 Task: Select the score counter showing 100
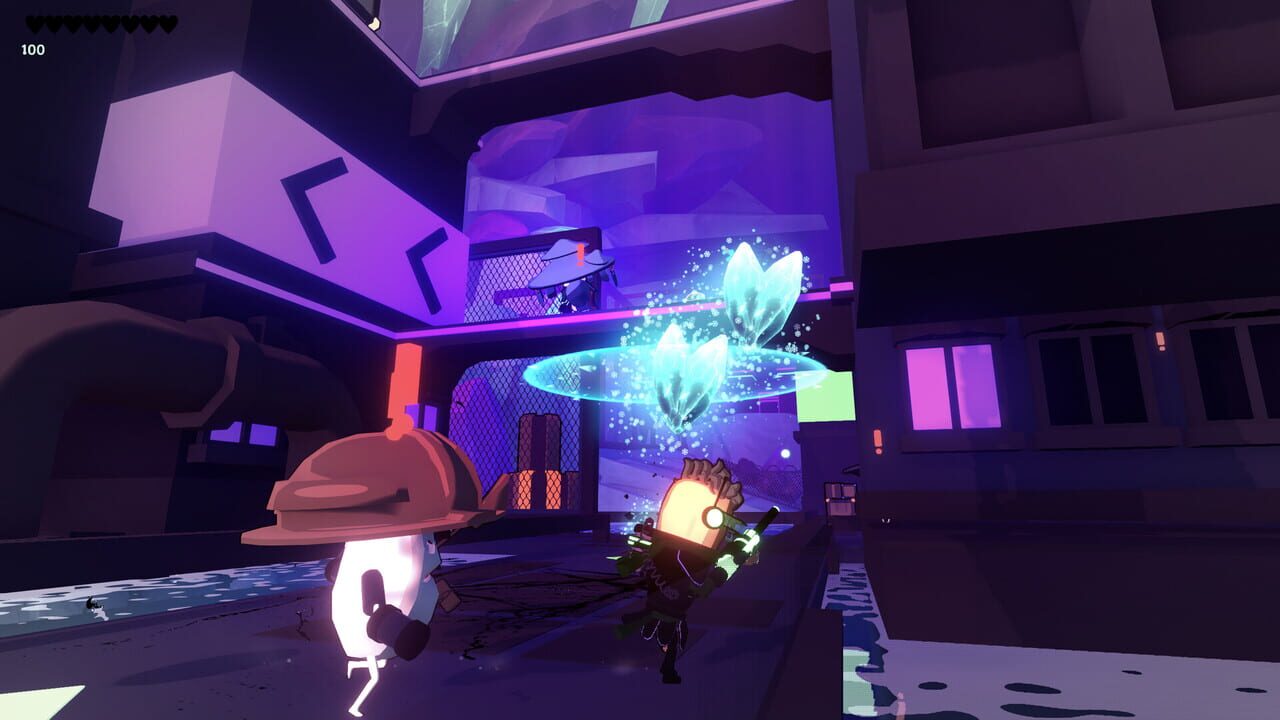[33, 49]
